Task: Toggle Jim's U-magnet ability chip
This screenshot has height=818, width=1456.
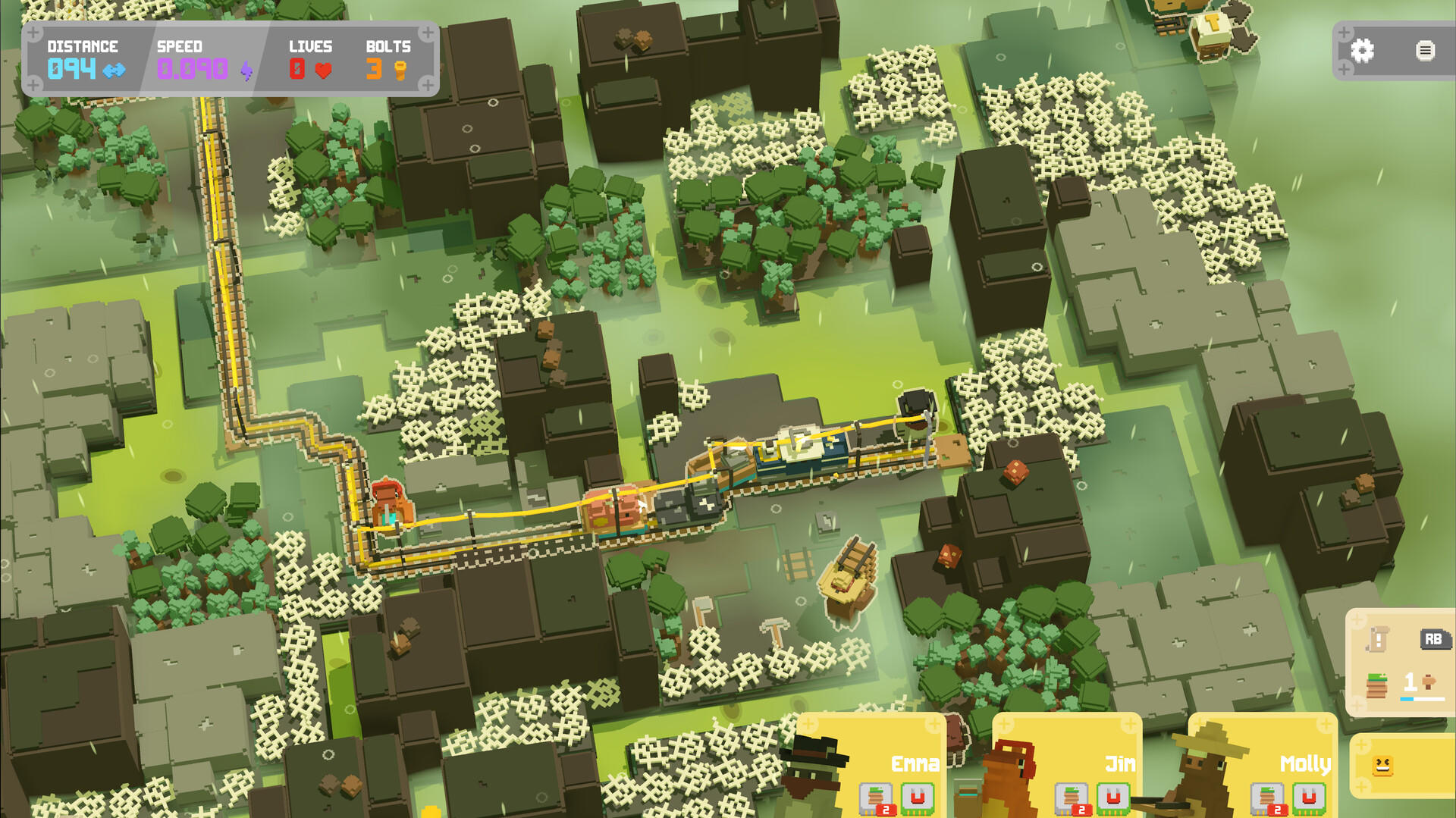Action: tap(1113, 798)
